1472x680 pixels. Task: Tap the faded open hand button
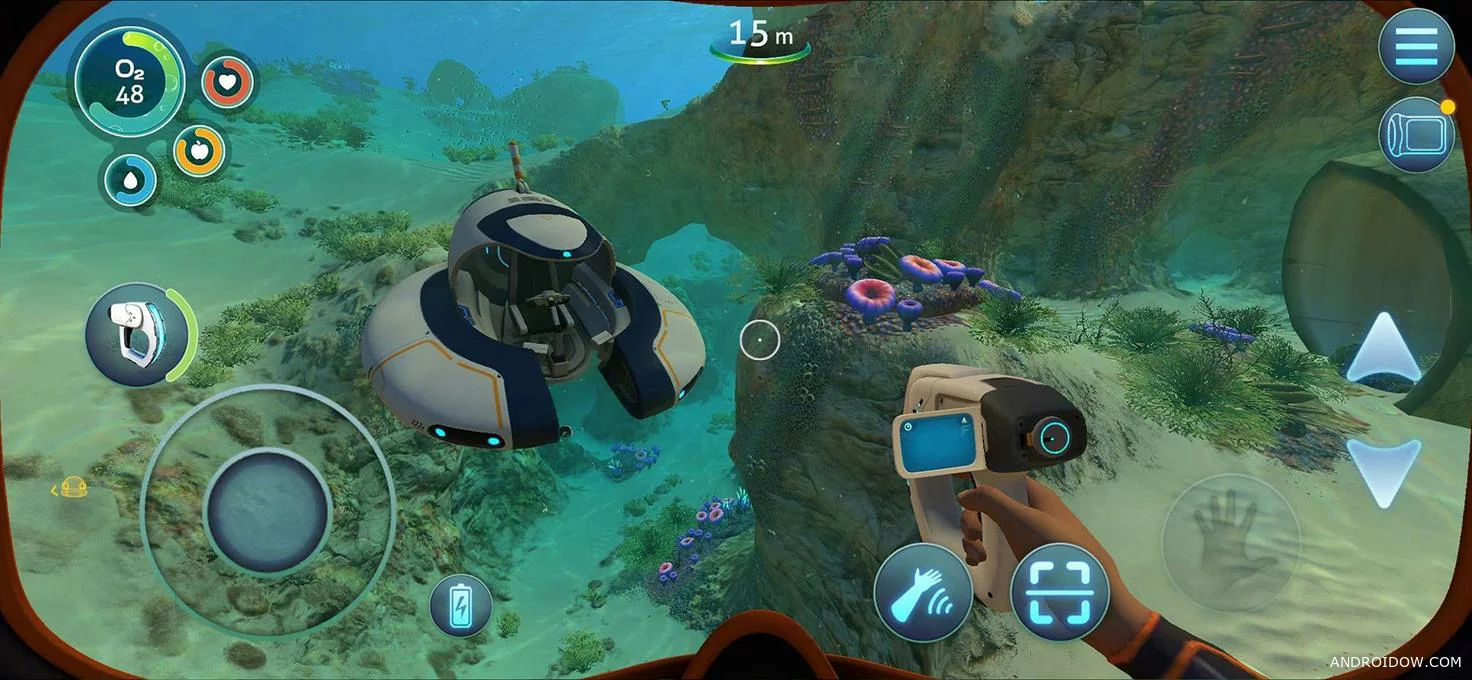coord(1230,543)
